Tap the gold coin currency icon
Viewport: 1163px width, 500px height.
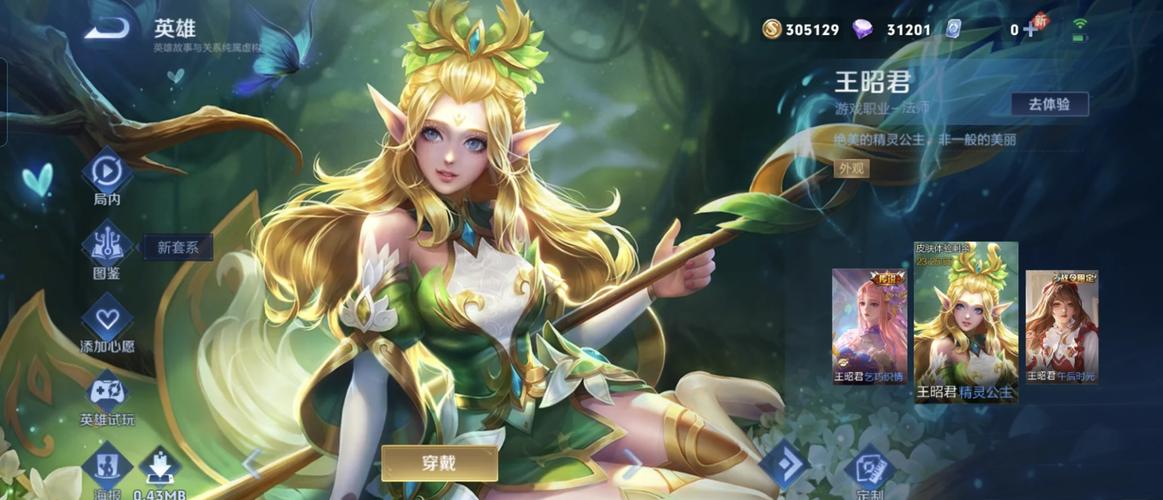[x=771, y=29]
